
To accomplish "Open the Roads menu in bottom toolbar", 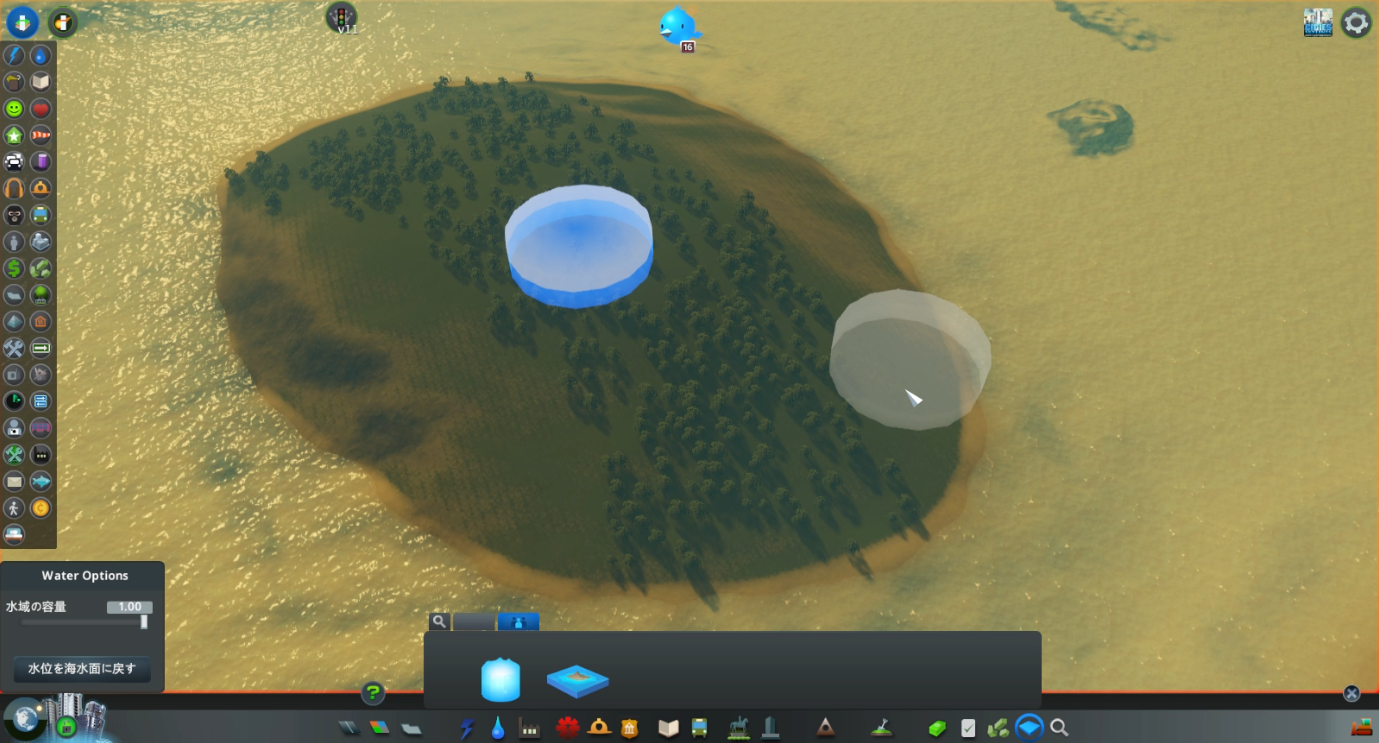I will pyautogui.click(x=349, y=727).
